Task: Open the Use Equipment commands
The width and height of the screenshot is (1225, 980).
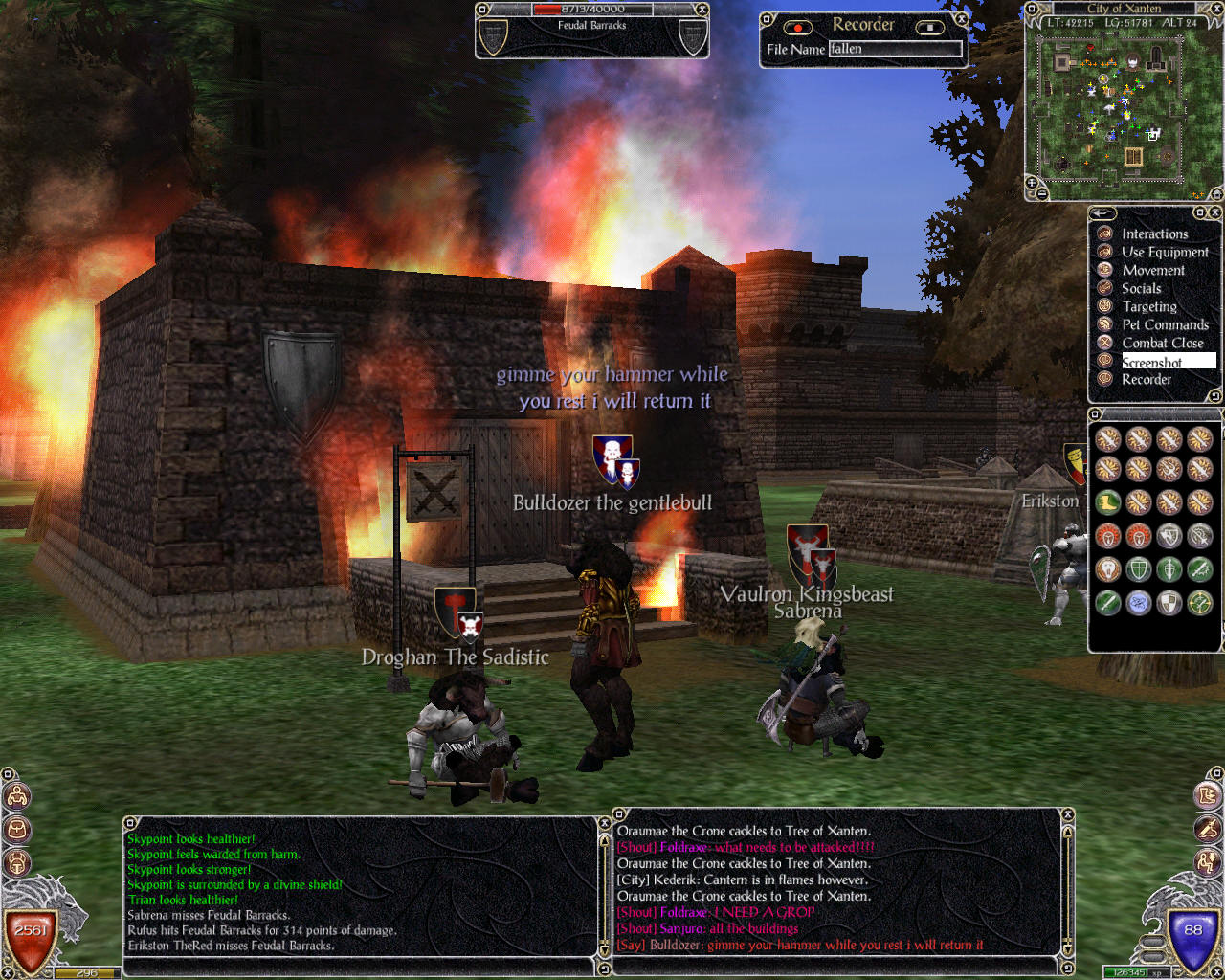Action: pos(1165,252)
